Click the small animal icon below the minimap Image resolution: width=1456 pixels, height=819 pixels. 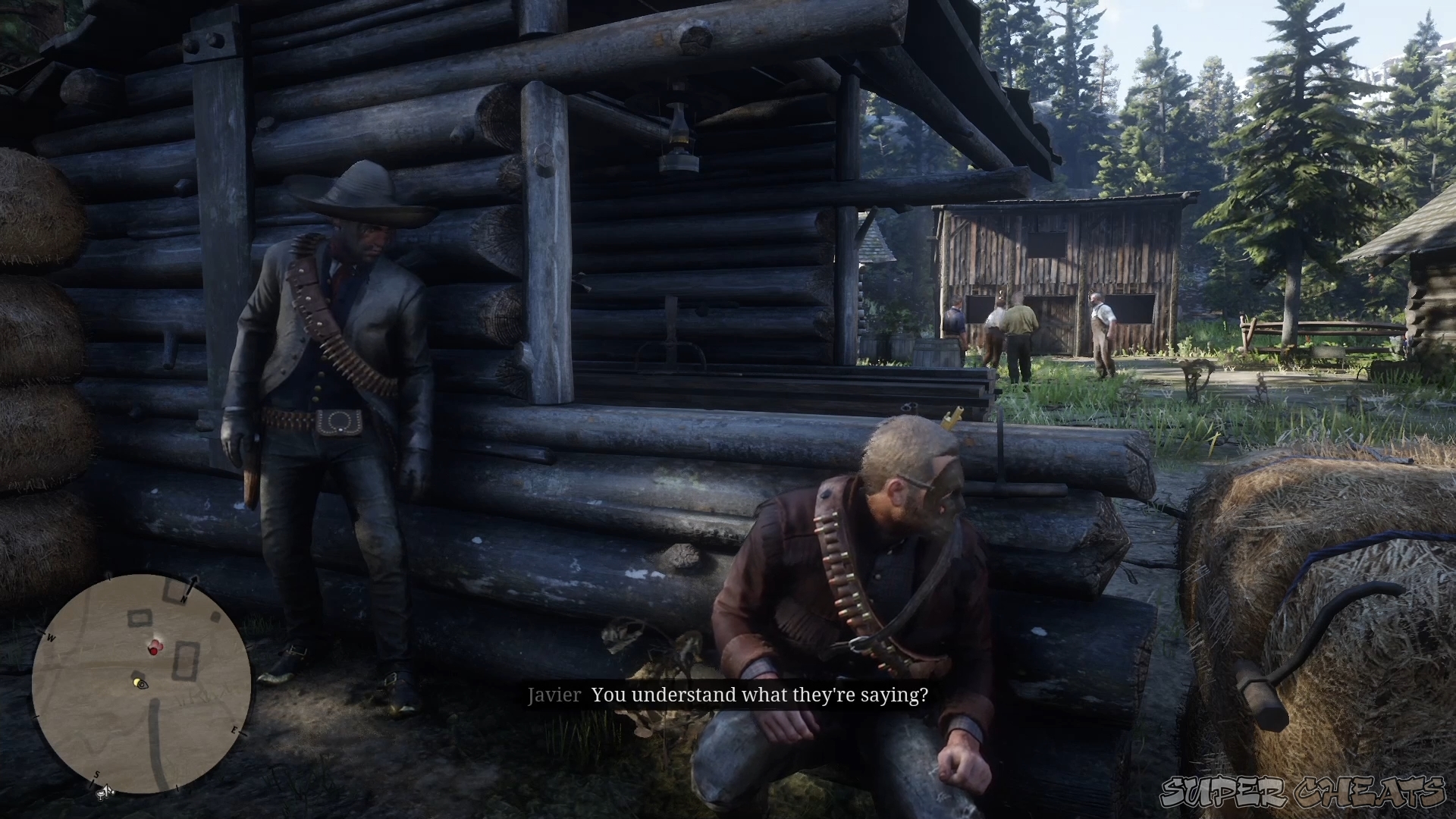coord(105,793)
